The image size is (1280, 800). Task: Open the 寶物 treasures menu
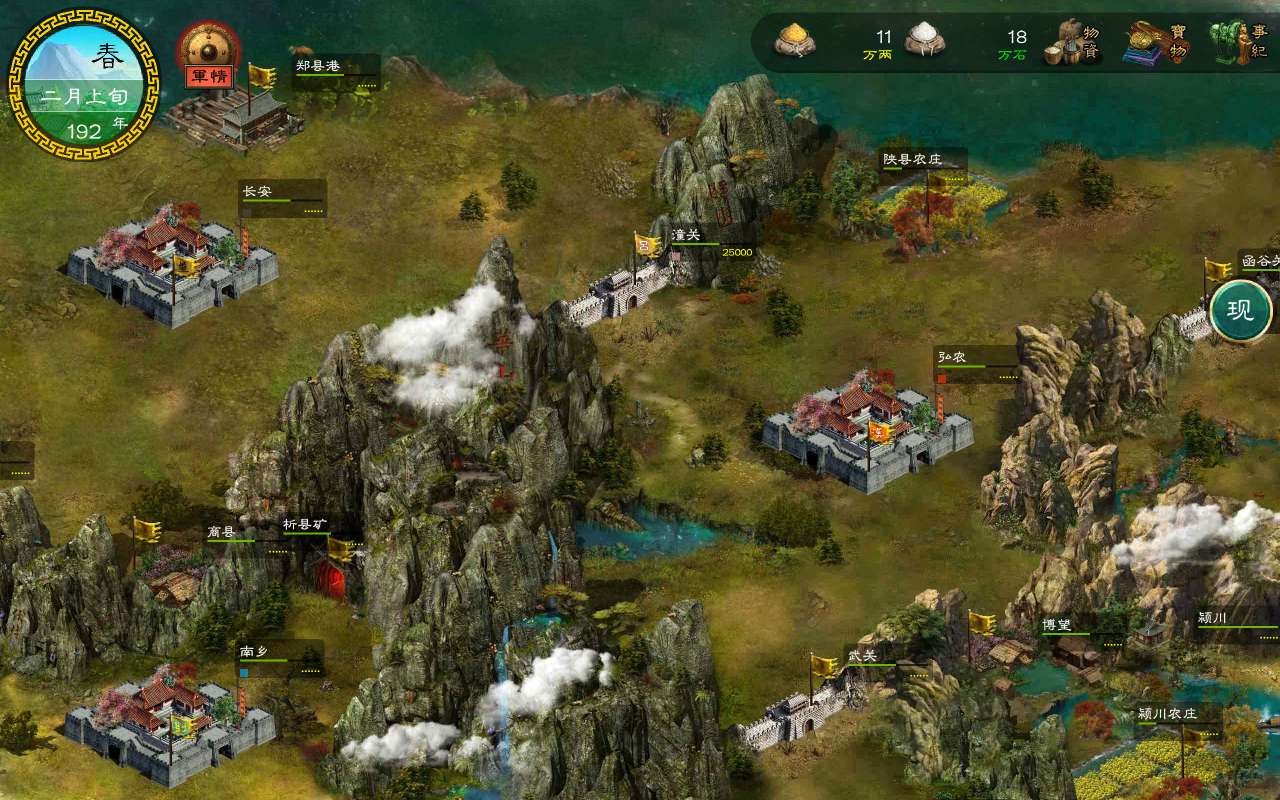[1158, 43]
